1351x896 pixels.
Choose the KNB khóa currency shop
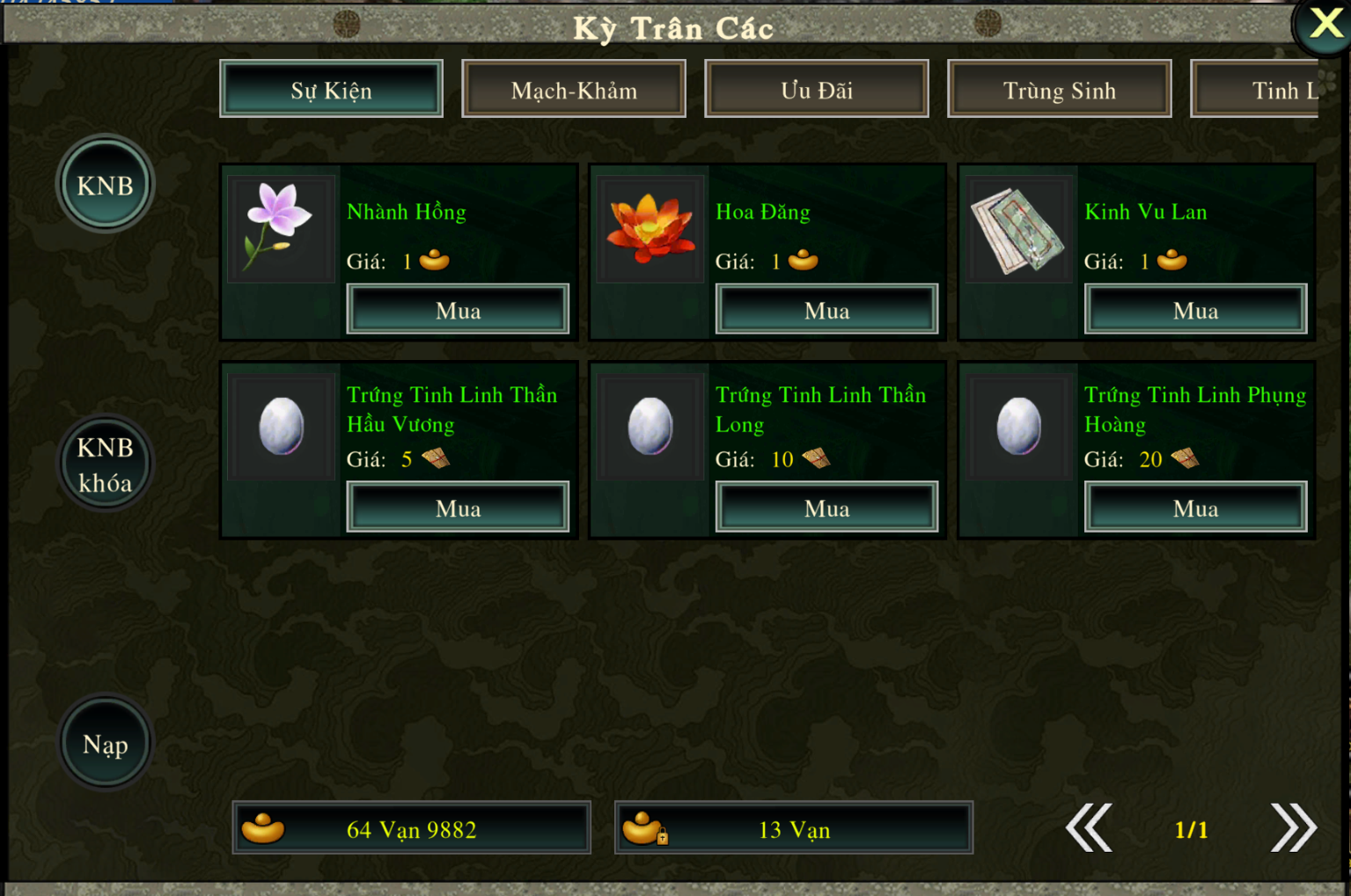[105, 464]
